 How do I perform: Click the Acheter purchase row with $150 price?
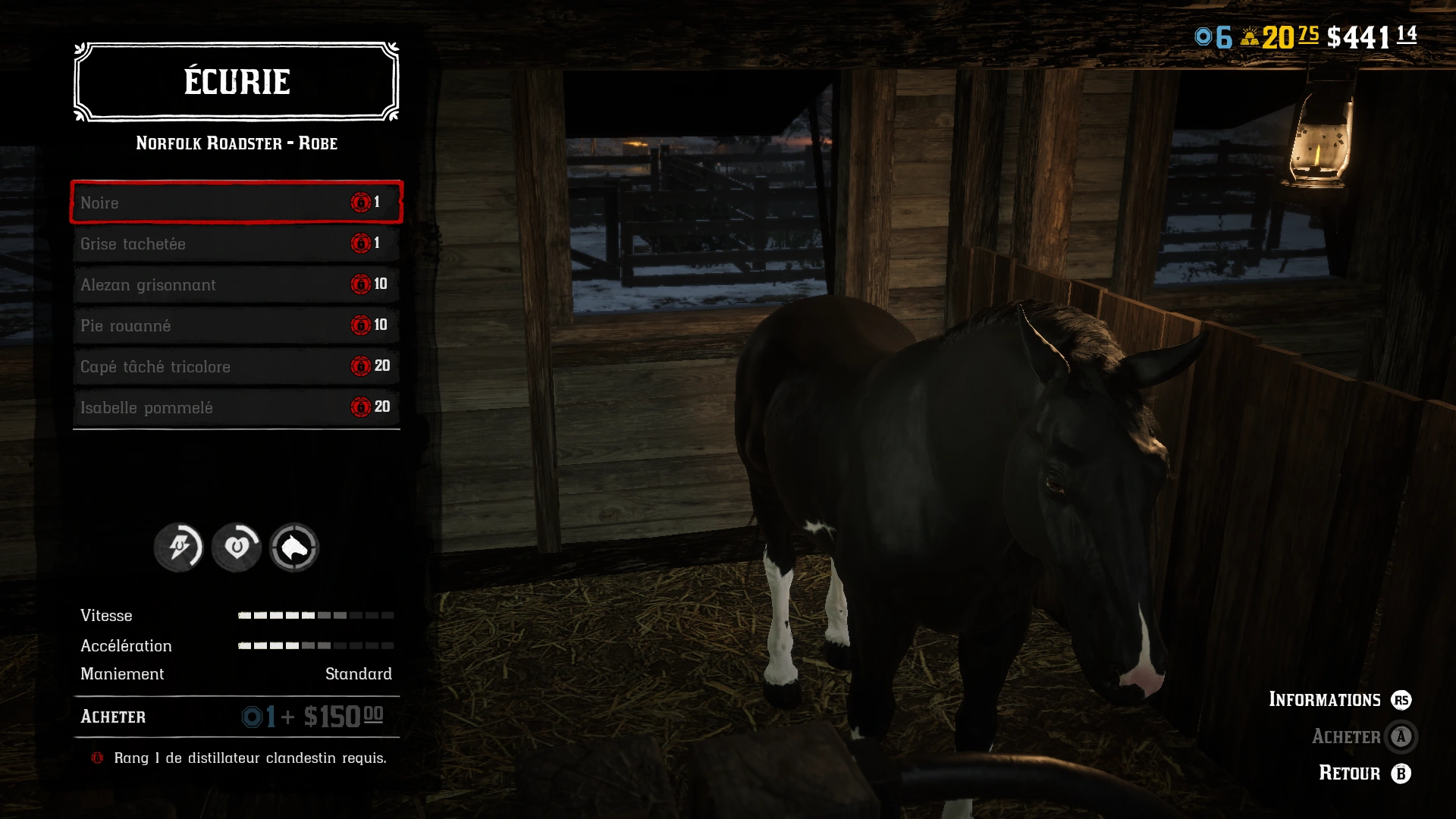coord(235,715)
